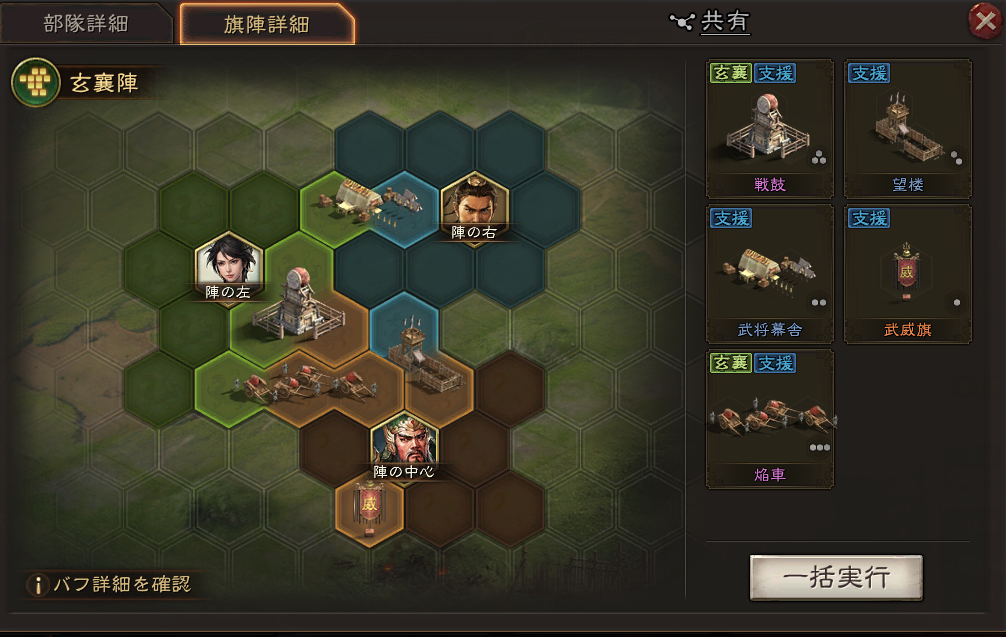
Task: Share formation via 共有 link
Action: point(712,23)
